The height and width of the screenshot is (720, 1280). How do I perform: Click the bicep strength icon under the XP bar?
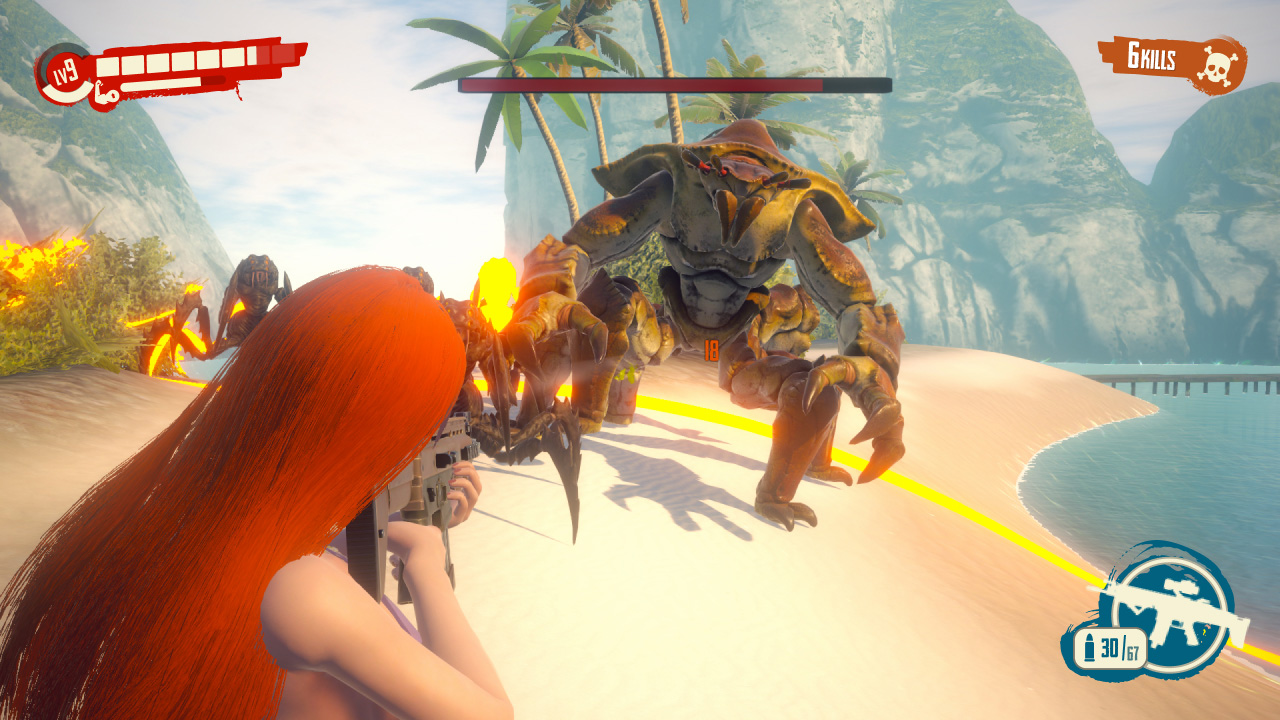click(x=105, y=93)
